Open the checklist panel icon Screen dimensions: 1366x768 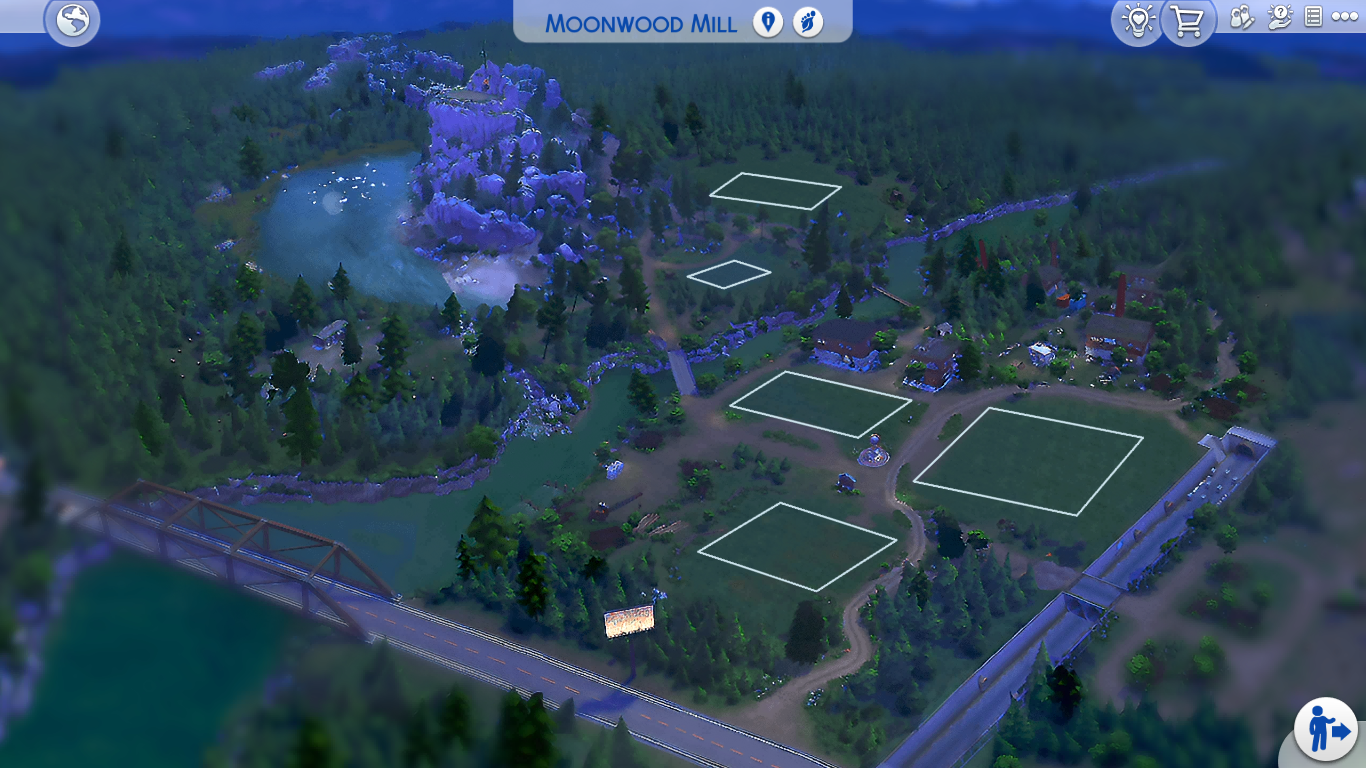(1314, 17)
